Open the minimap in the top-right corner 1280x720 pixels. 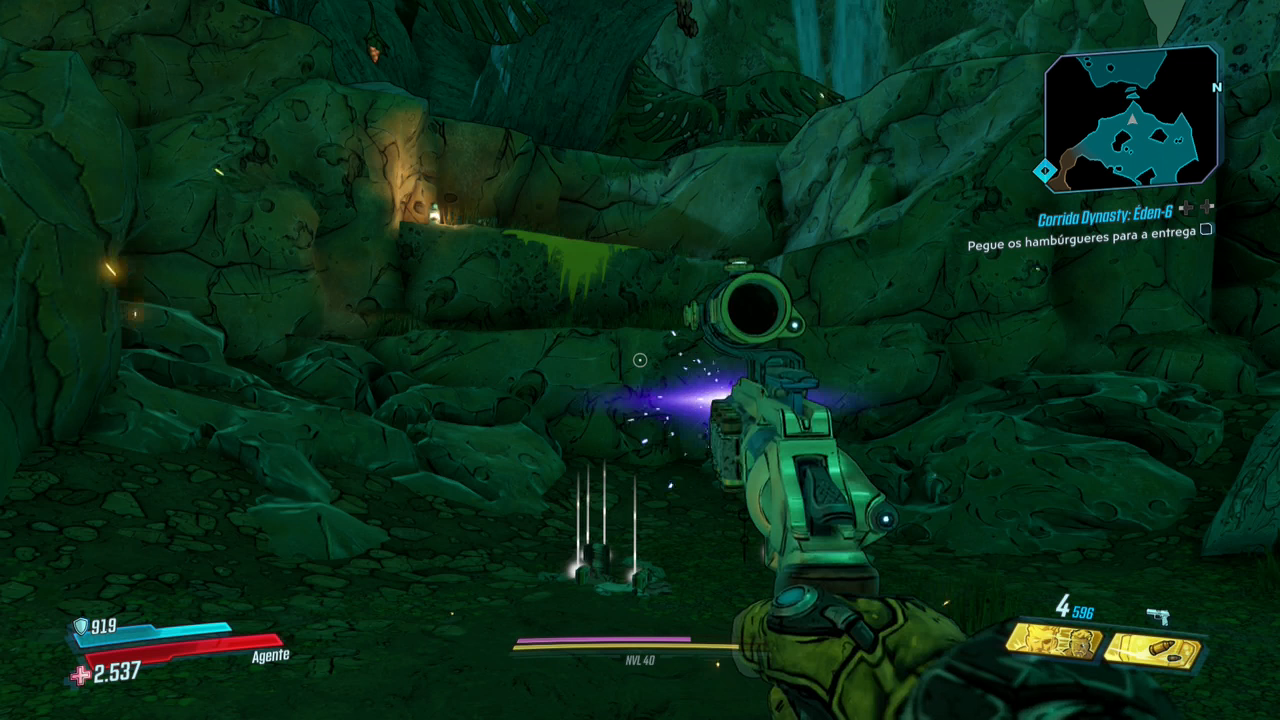pyautogui.click(x=1132, y=118)
